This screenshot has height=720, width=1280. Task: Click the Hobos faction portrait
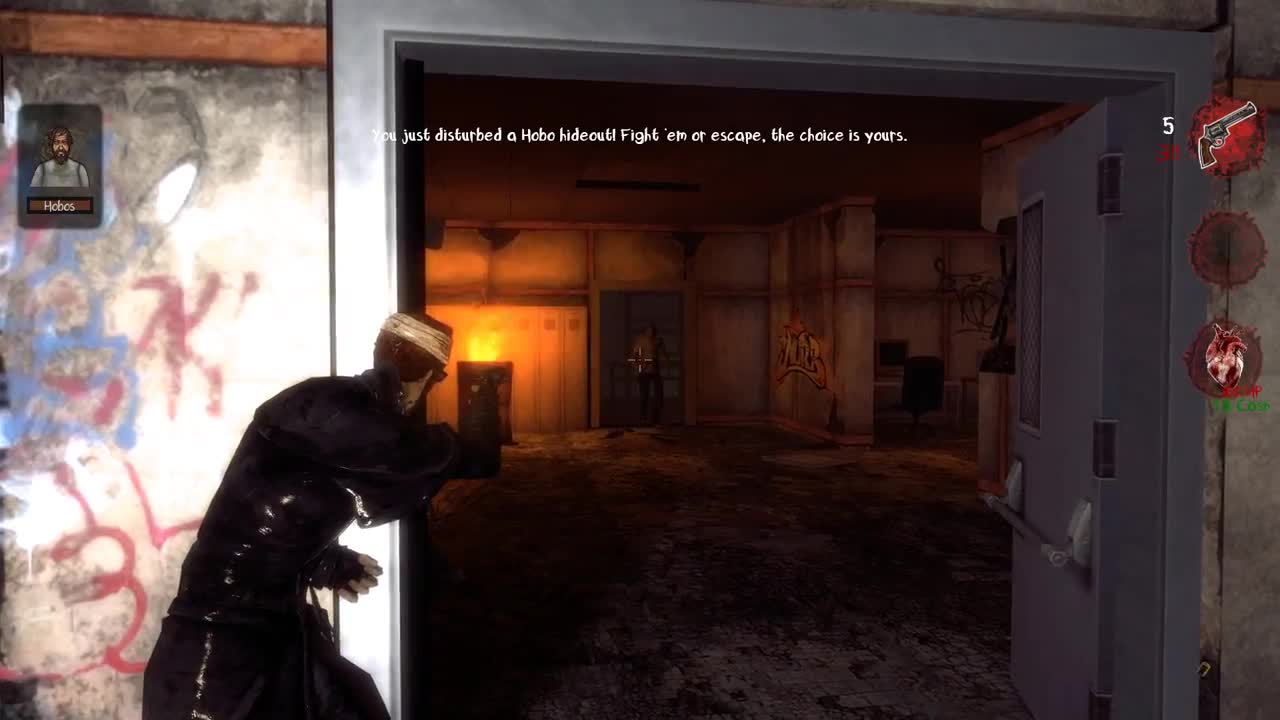[x=60, y=160]
